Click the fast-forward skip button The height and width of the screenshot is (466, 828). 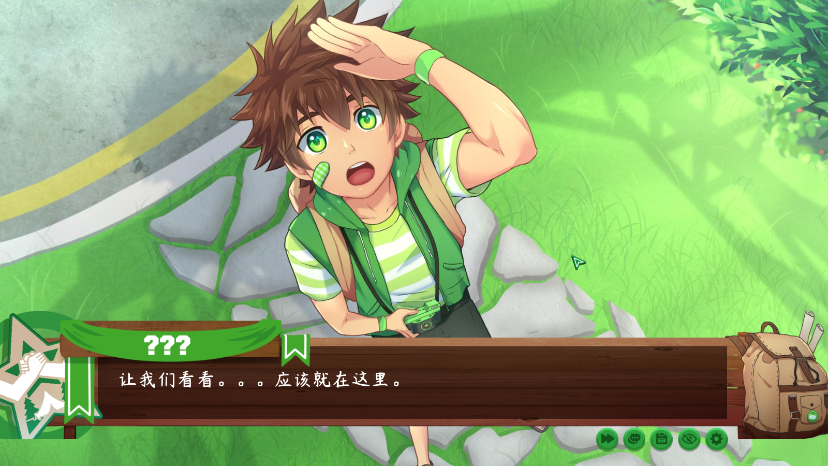[607, 438]
